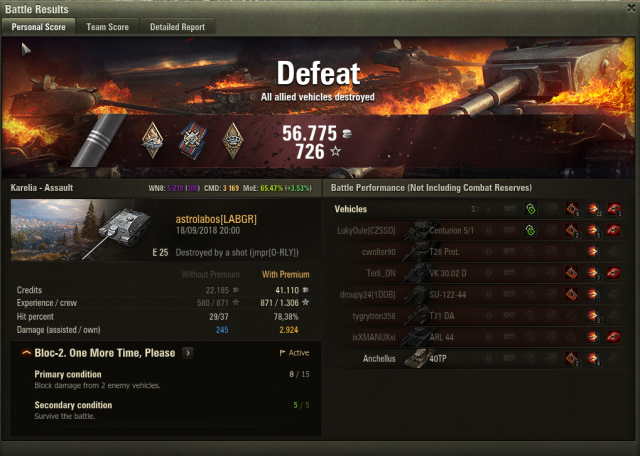Collapse the Bloc-2 mission section
The width and height of the screenshot is (640, 456).
point(24,353)
